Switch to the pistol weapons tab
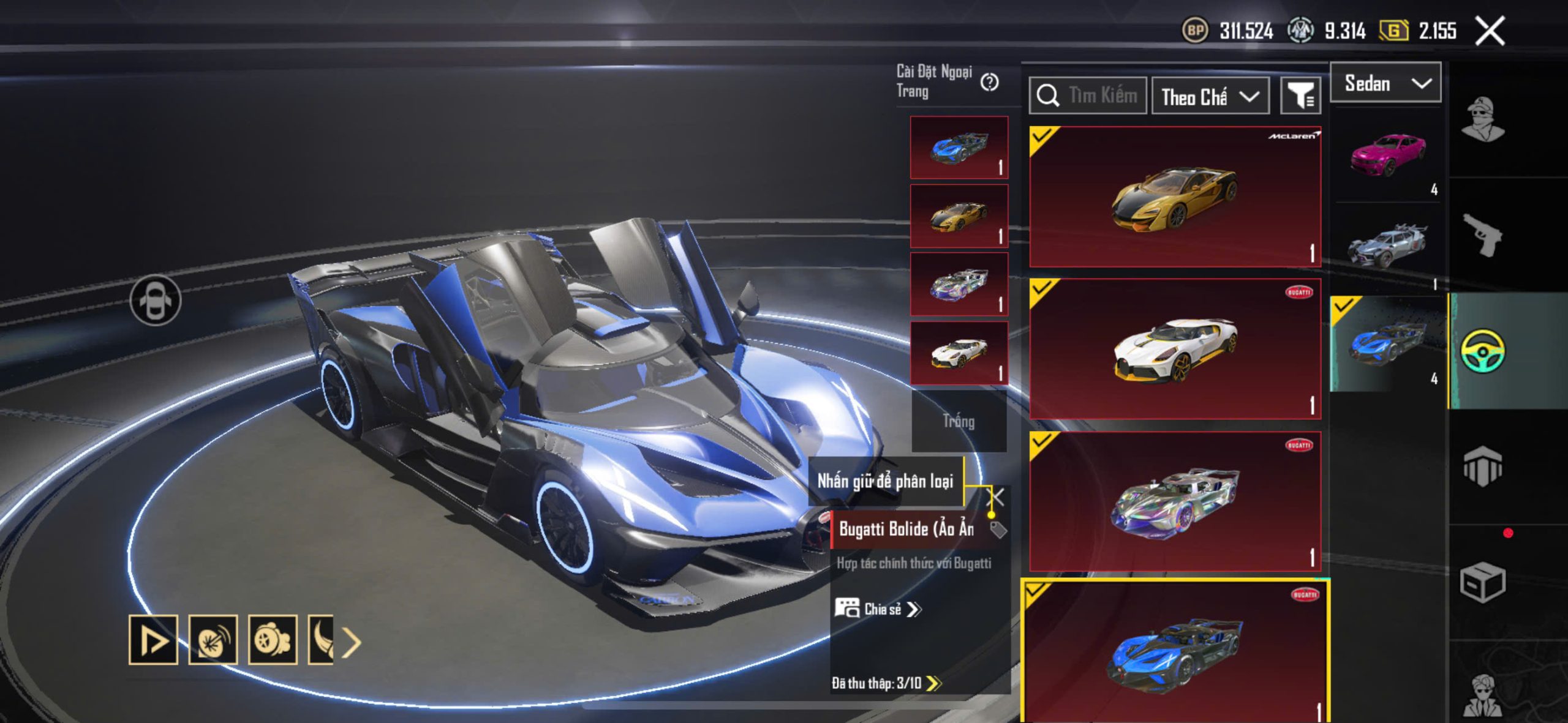This screenshot has height=723, width=1568. pos(1482,234)
